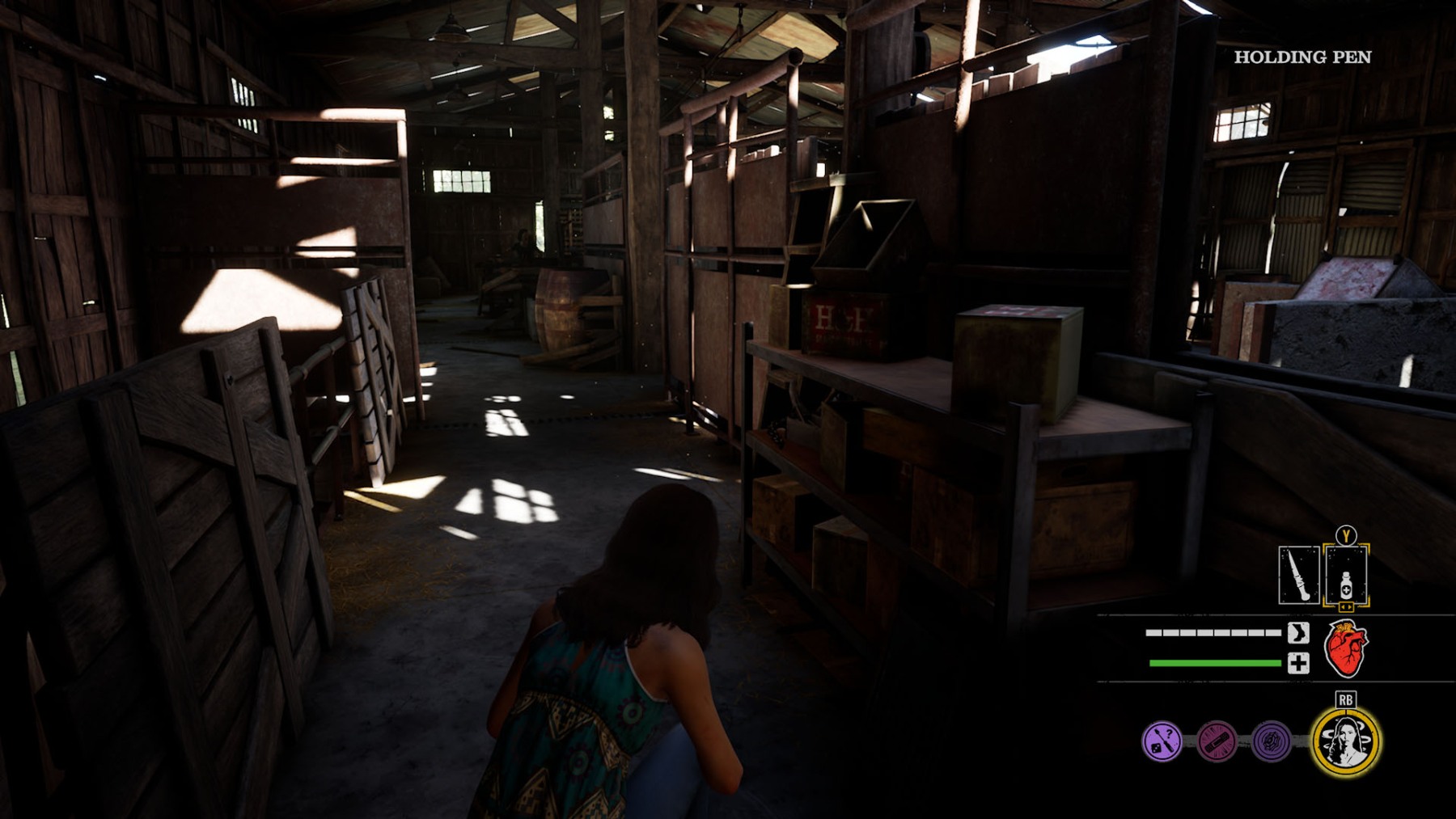This screenshot has width=1456, height=819.
Task: Click the screwdriver and dice perk icon
Action: pos(1162,741)
